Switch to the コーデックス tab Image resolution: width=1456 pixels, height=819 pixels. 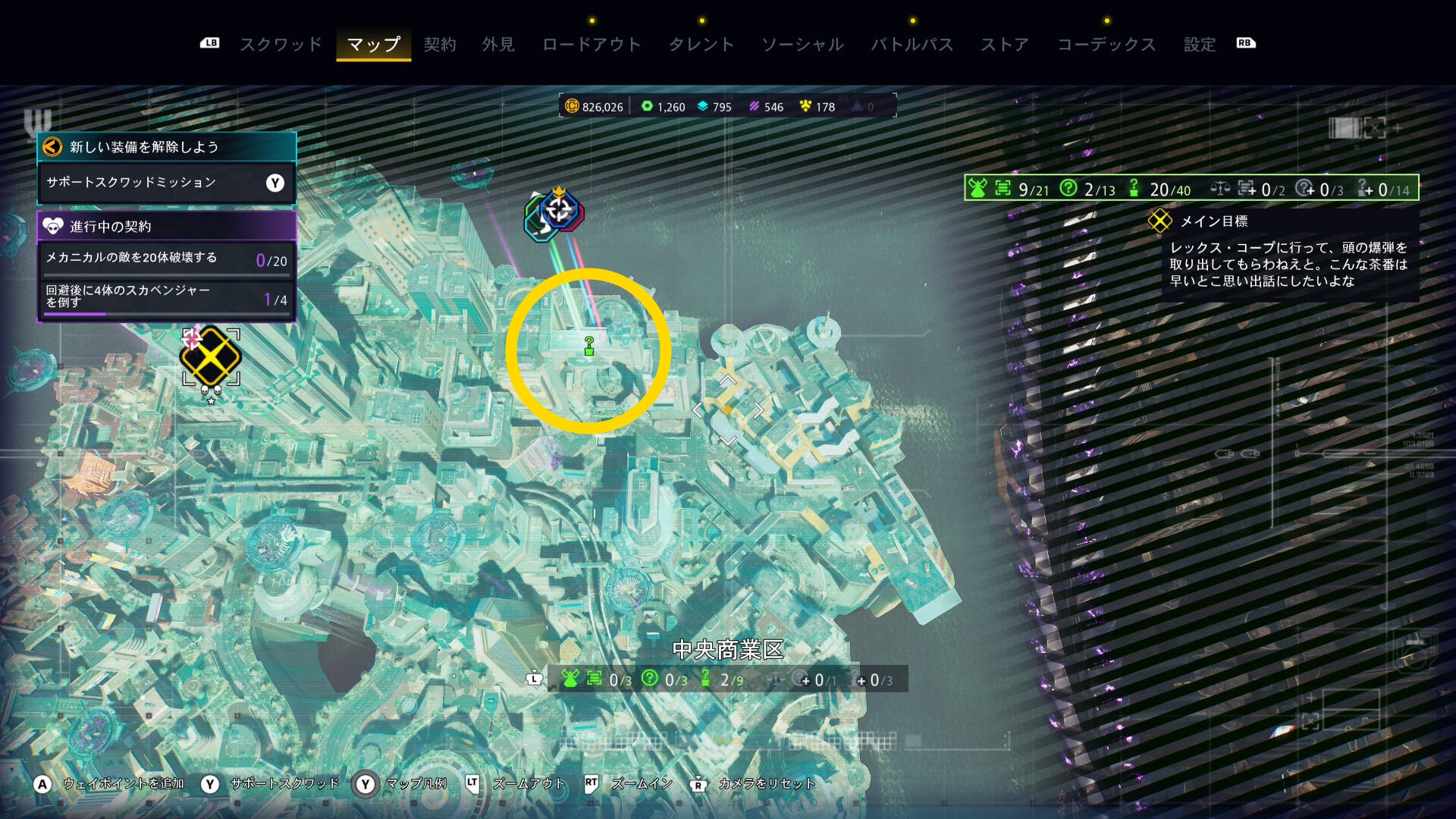pyautogui.click(x=1106, y=45)
